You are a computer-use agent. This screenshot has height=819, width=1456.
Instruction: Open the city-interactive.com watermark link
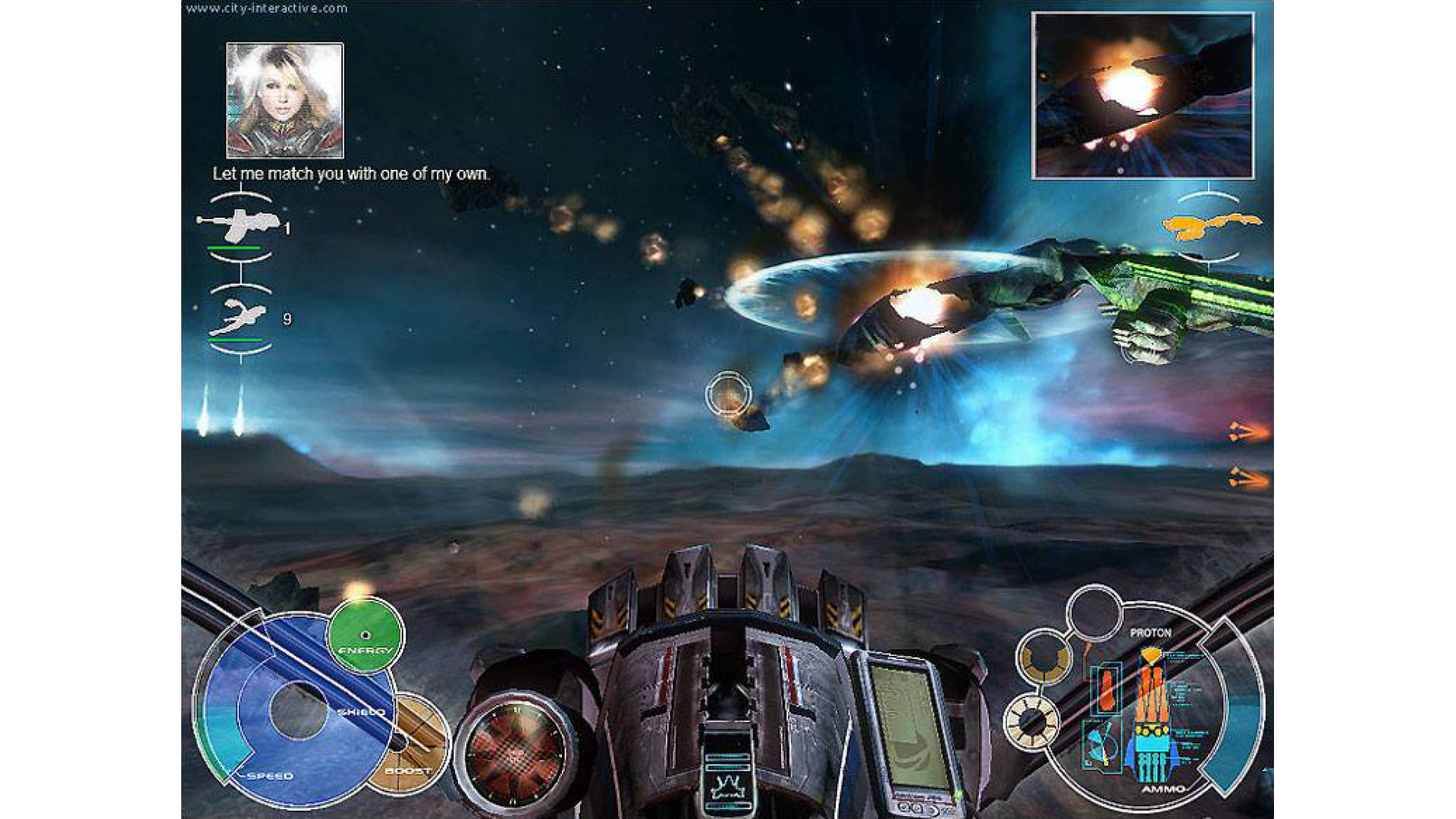pyautogui.click(x=266, y=8)
